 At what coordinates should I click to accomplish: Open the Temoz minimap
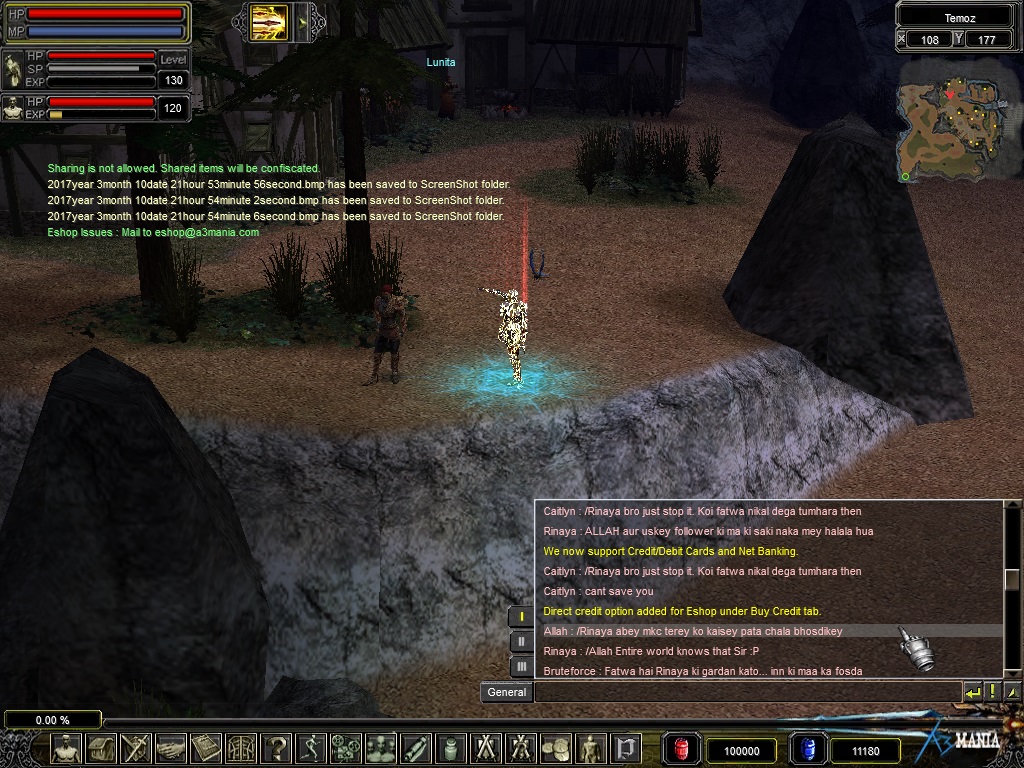coord(950,128)
